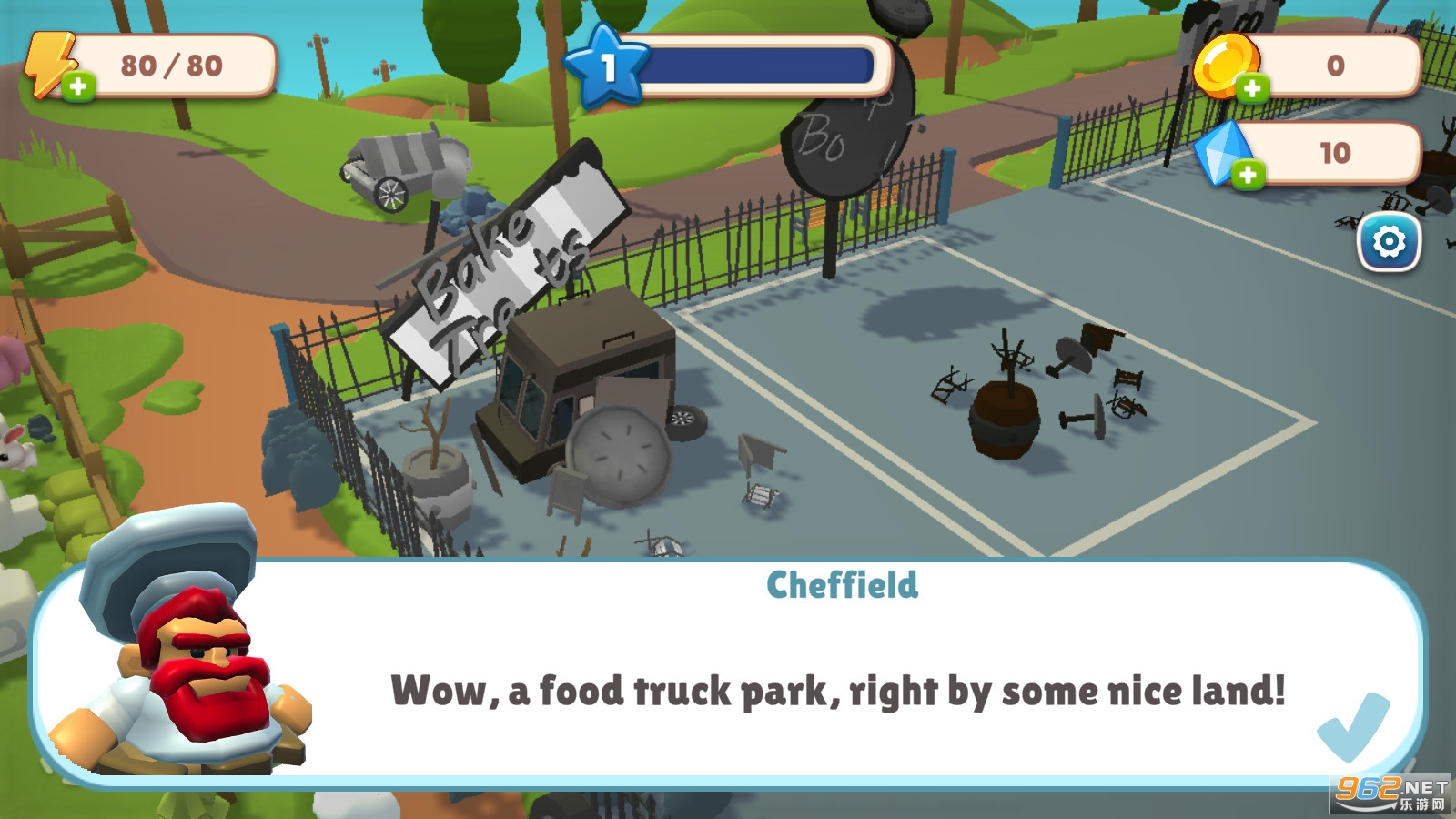This screenshot has height=819, width=1456.
Task: Buy more gold coins via plus icon
Action: click(x=1252, y=88)
